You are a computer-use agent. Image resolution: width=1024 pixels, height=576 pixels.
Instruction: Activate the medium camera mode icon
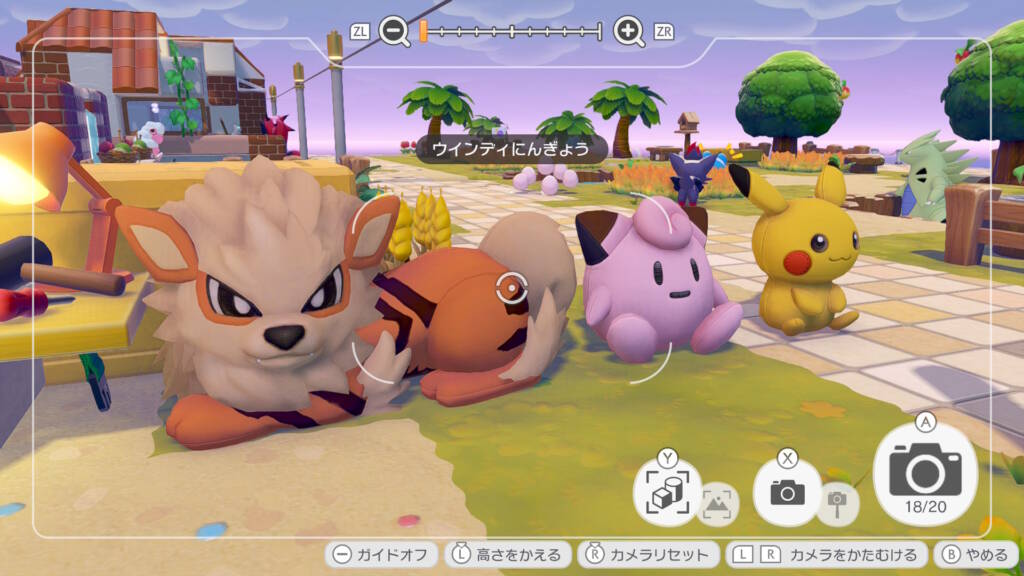[787, 491]
